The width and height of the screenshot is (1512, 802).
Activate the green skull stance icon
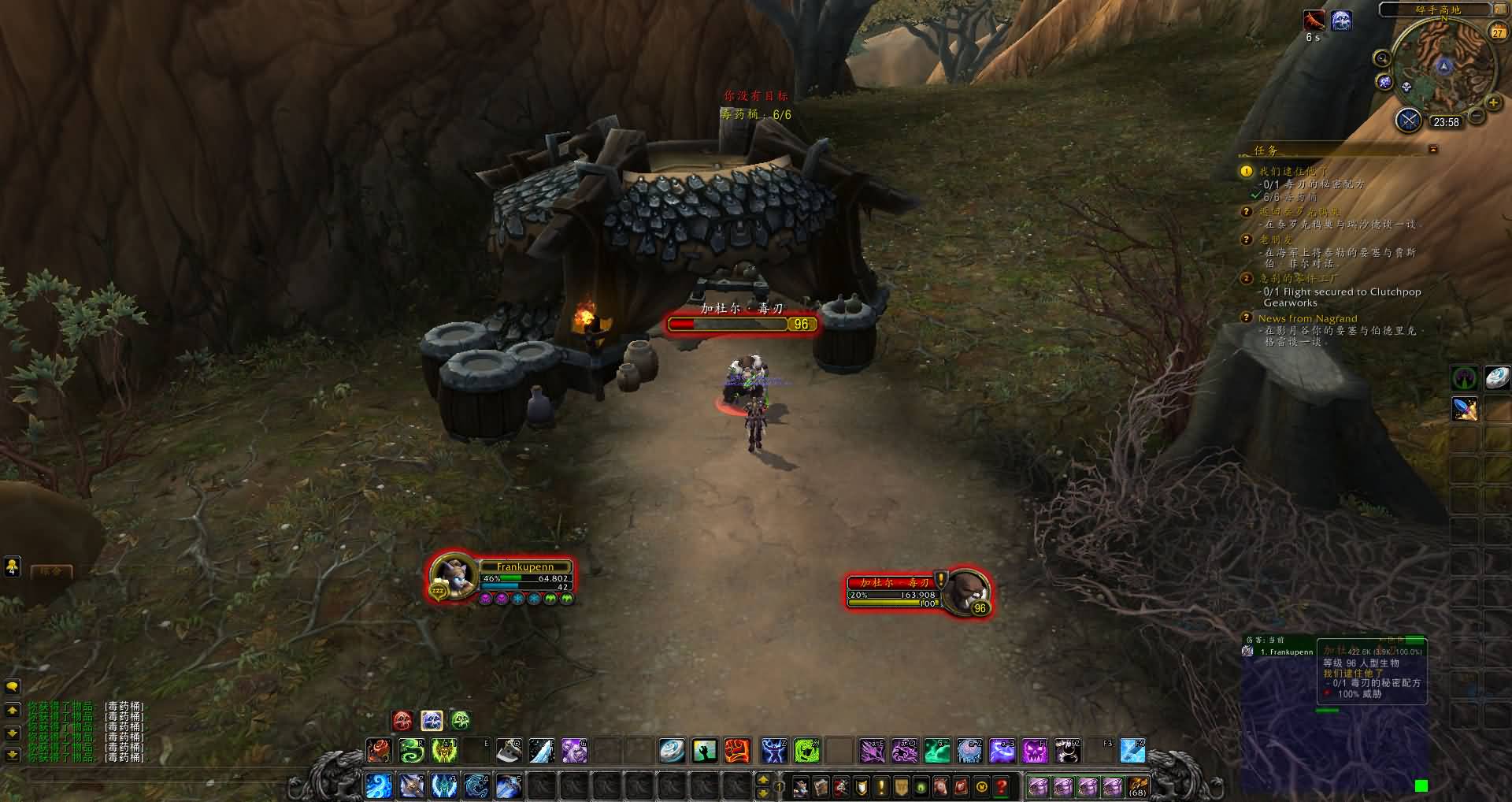click(461, 720)
